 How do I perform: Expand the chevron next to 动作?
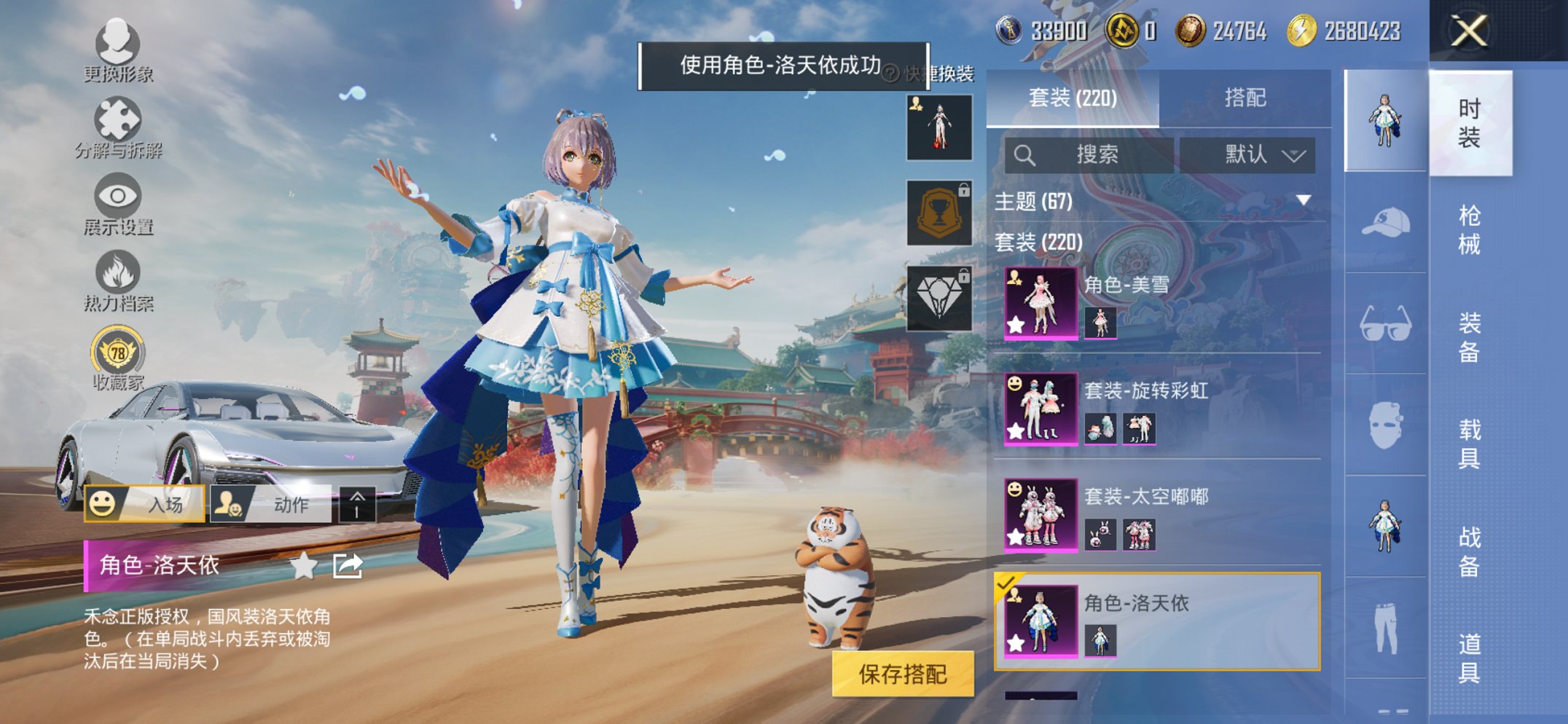pos(358,505)
